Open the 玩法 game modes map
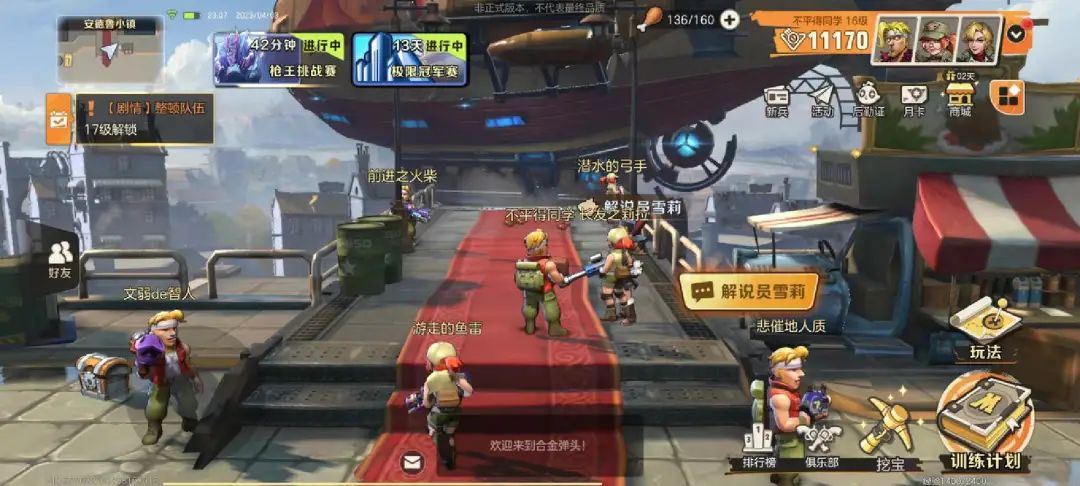Image resolution: width=1080 pixels, height=486 pixels. (985, 328)
